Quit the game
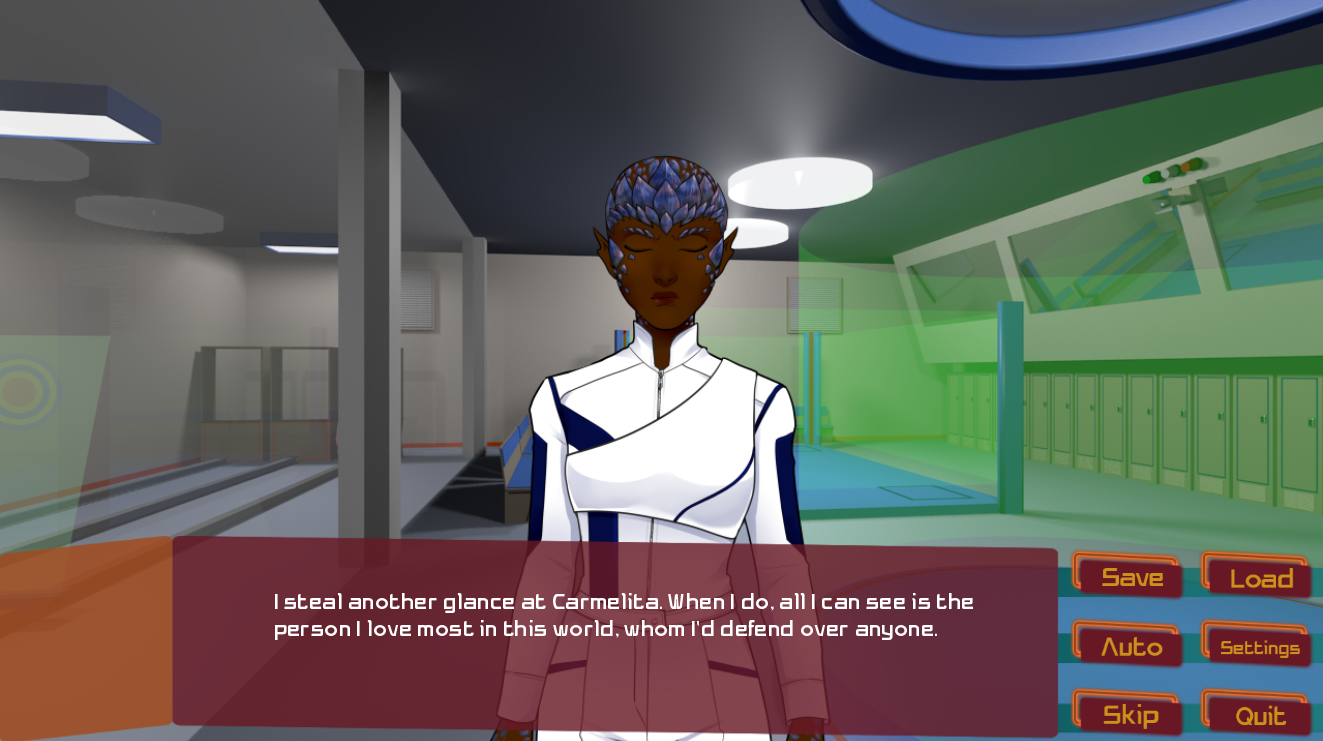Viewport: 1323px width, 741px height. click(1259, 715)
